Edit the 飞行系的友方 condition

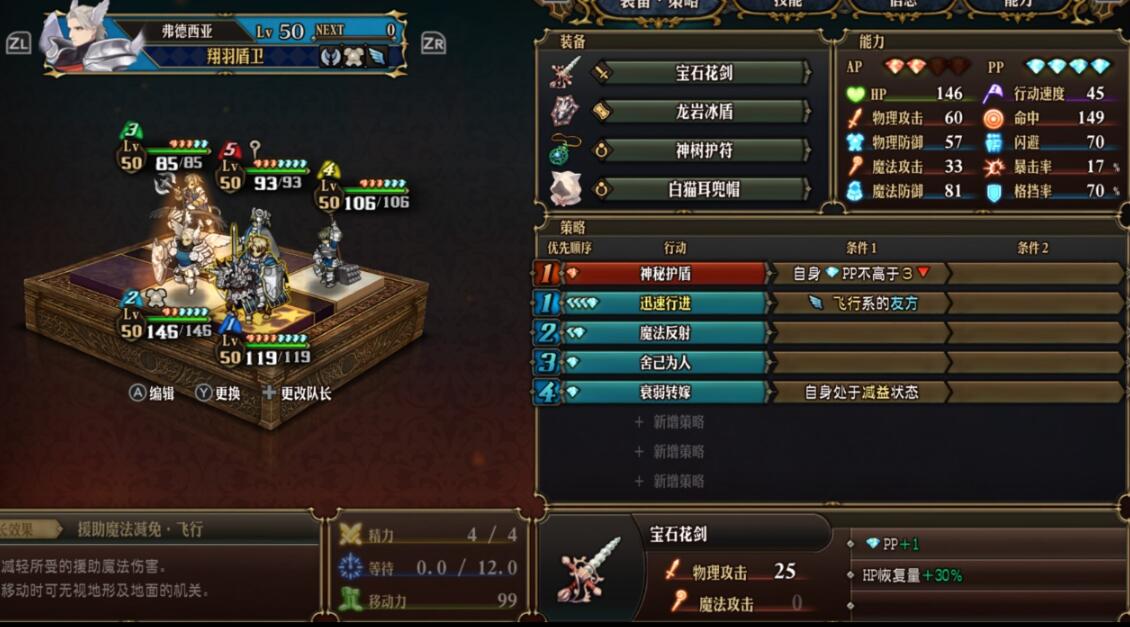pos(860,303)
